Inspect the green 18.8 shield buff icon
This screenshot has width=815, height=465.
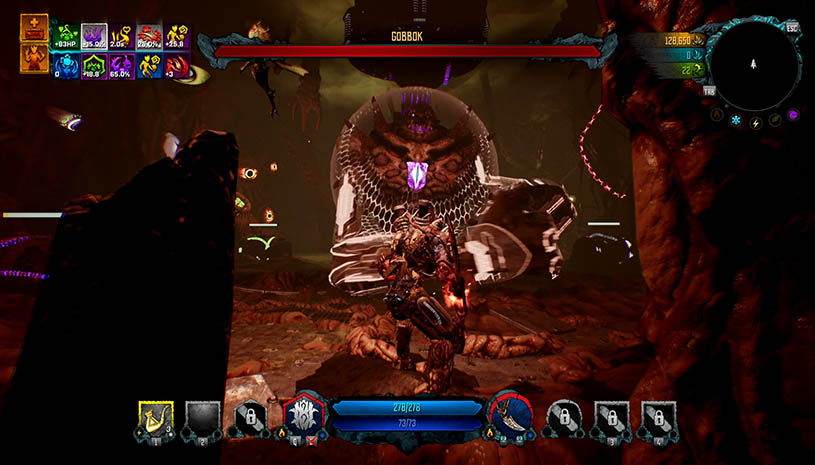coord(94,66)
